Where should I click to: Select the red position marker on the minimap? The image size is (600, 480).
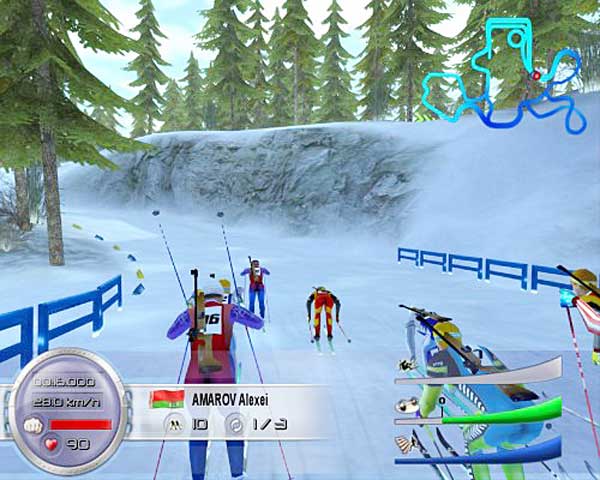pos(536,75)
